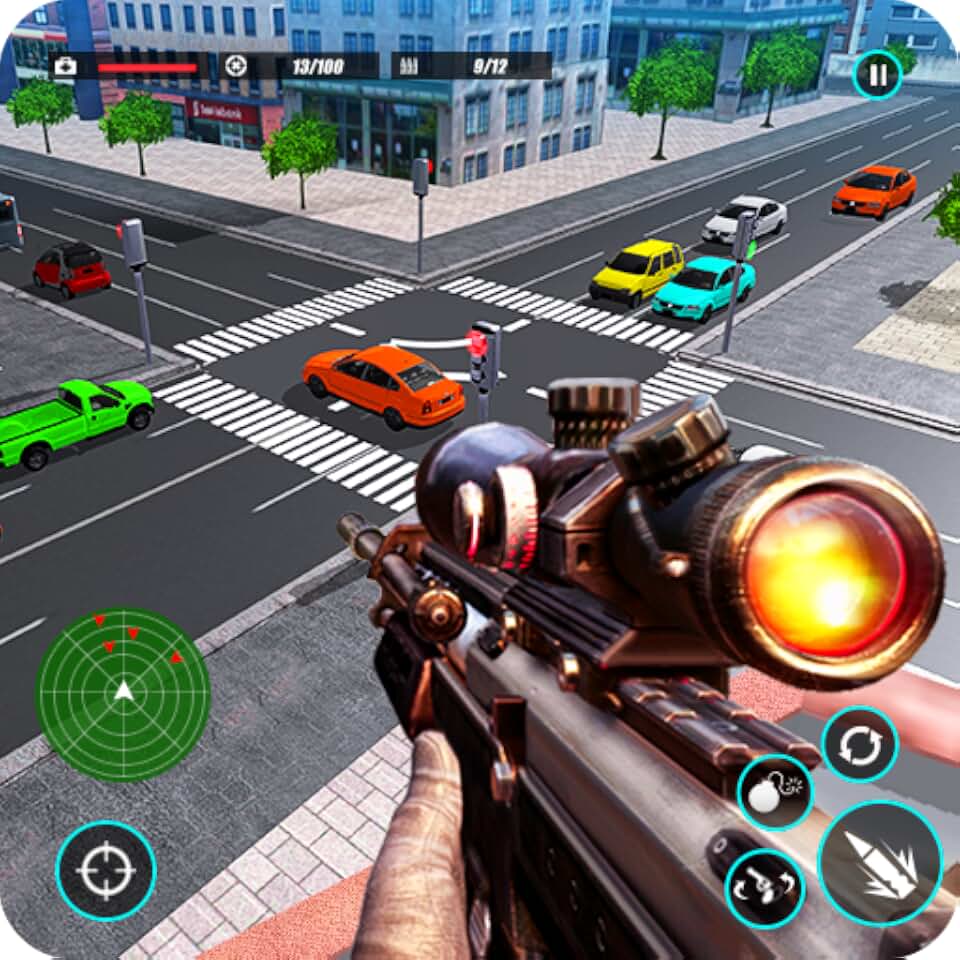Fire the weapon using the bullet button

(x=880, y=863)
